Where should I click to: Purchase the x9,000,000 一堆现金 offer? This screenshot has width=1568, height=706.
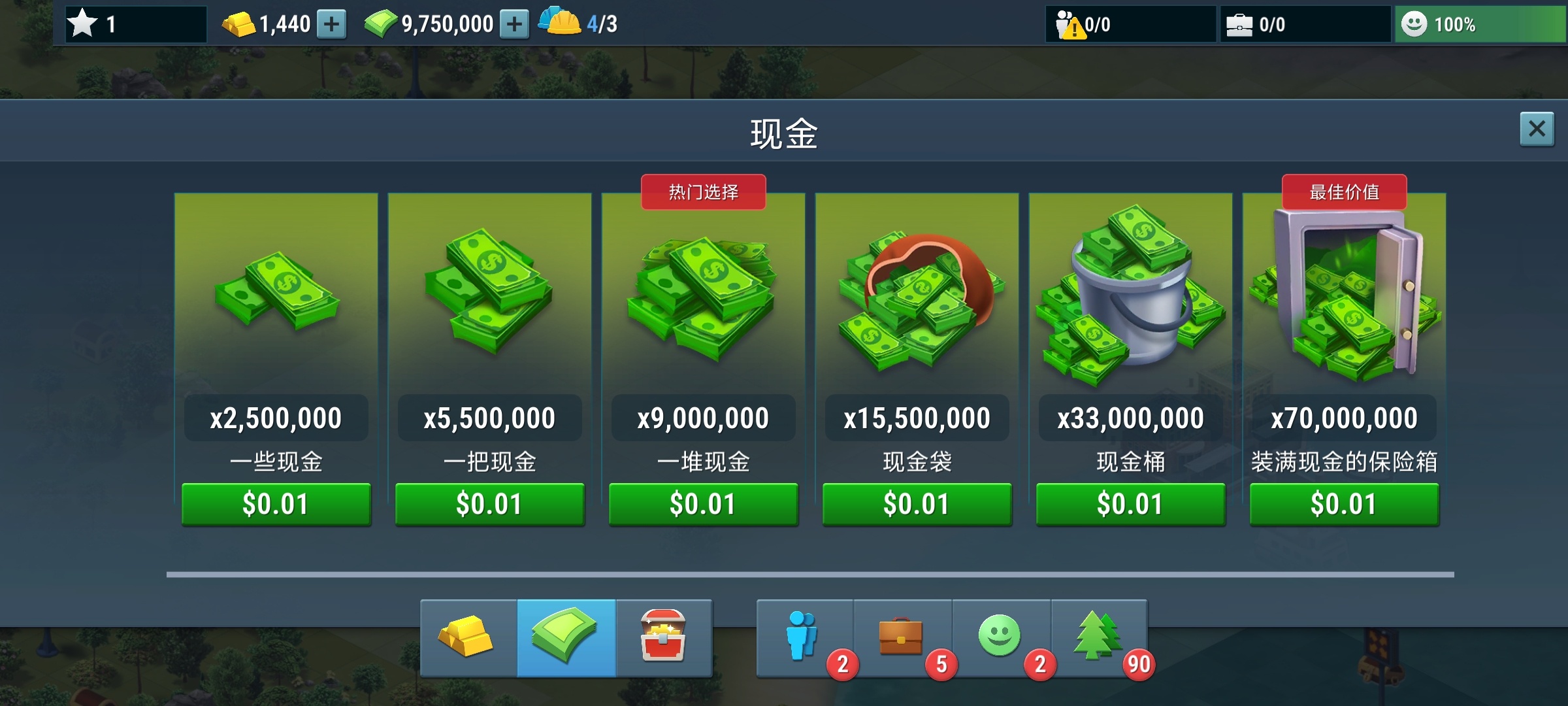(x=704, y=504)
